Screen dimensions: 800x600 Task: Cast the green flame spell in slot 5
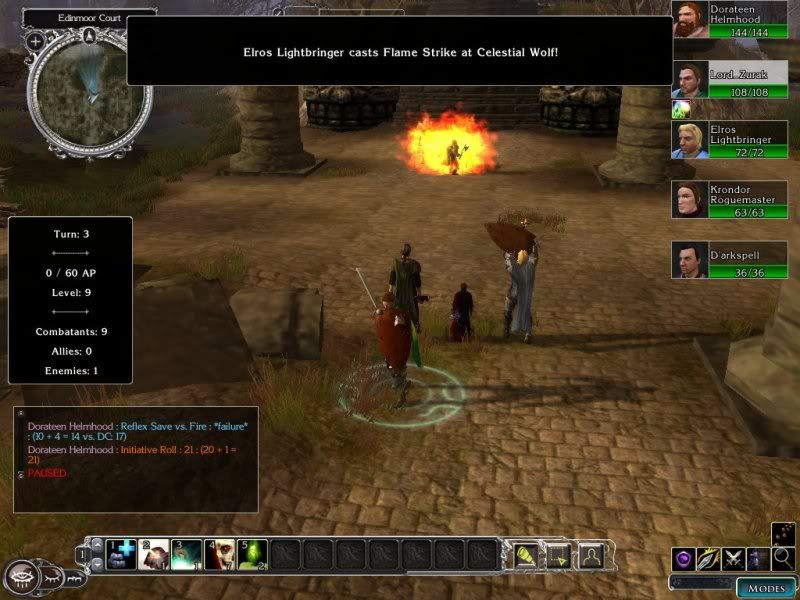point(251,553)
